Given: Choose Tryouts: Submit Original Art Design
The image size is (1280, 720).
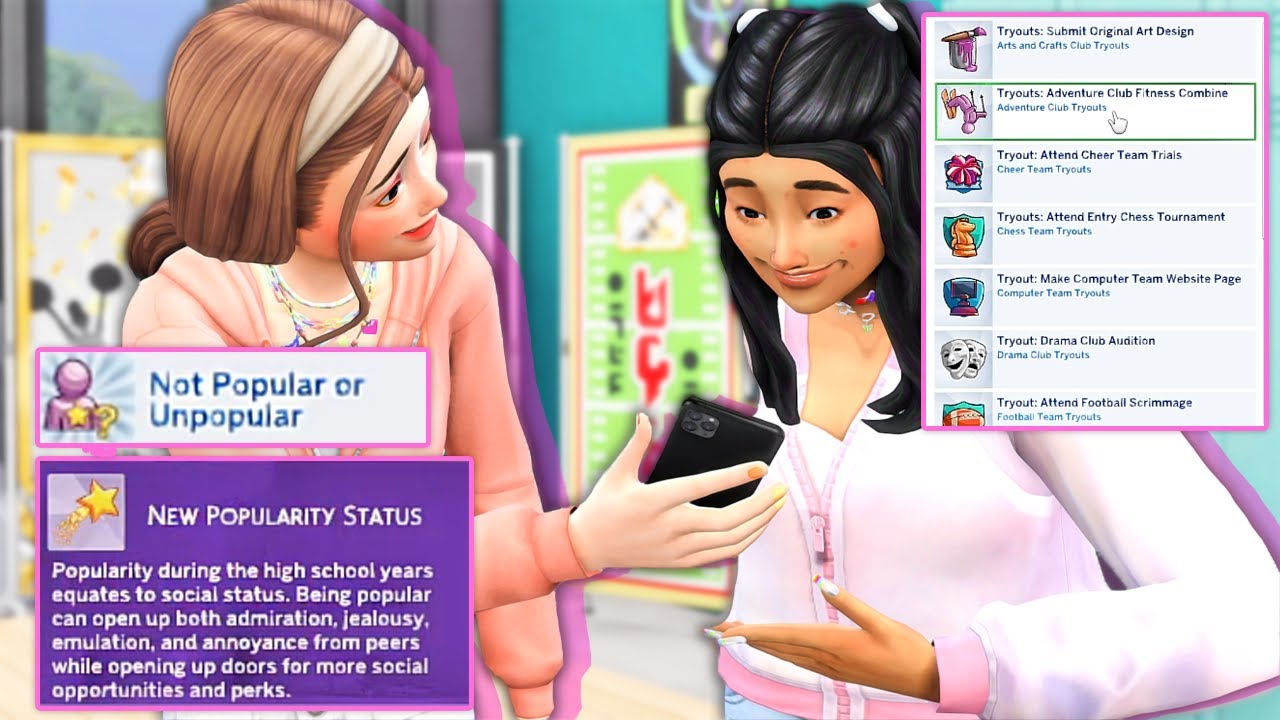Looking at the screenshot, I should (1092, 31).
